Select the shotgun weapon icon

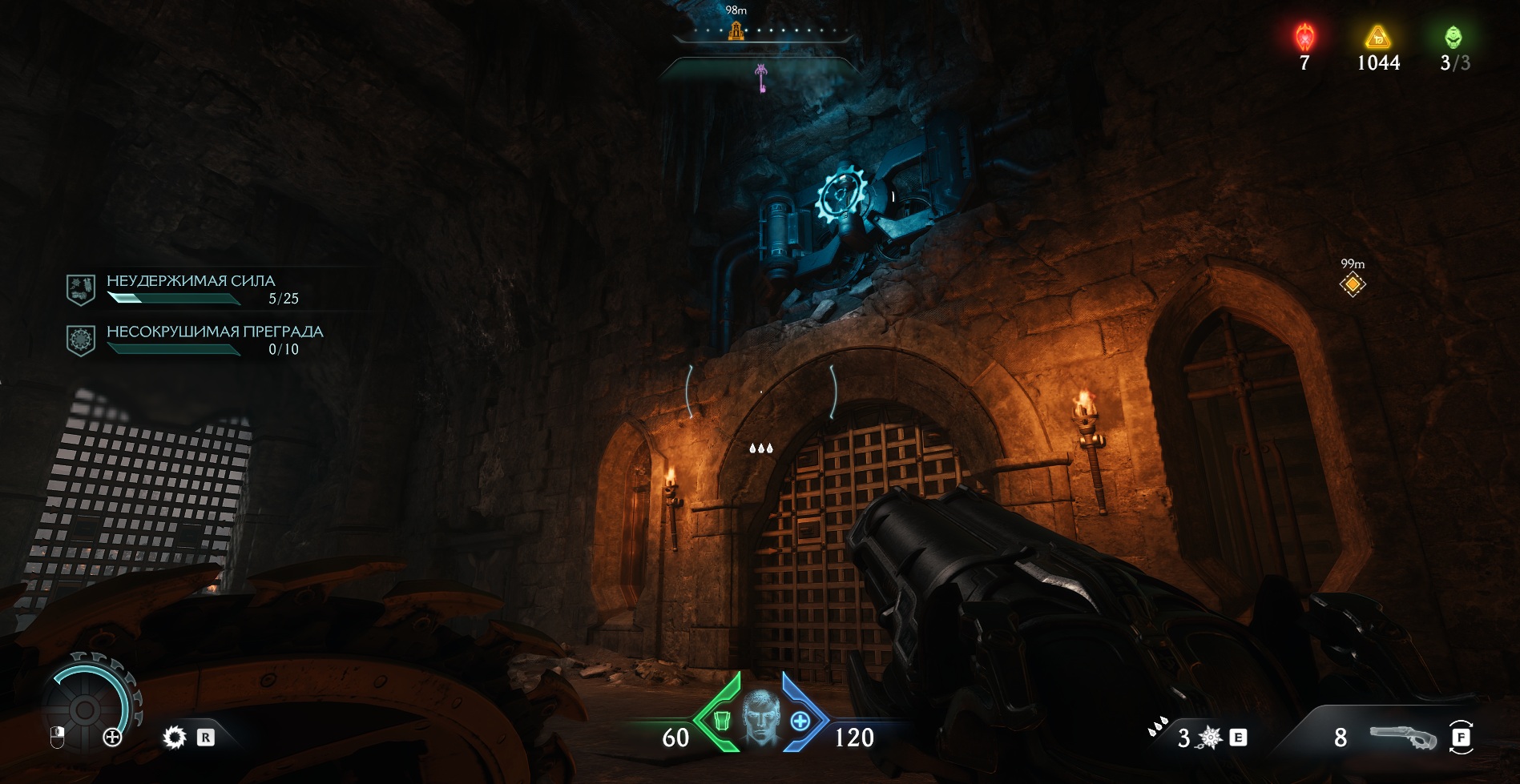coord(1403,737)
